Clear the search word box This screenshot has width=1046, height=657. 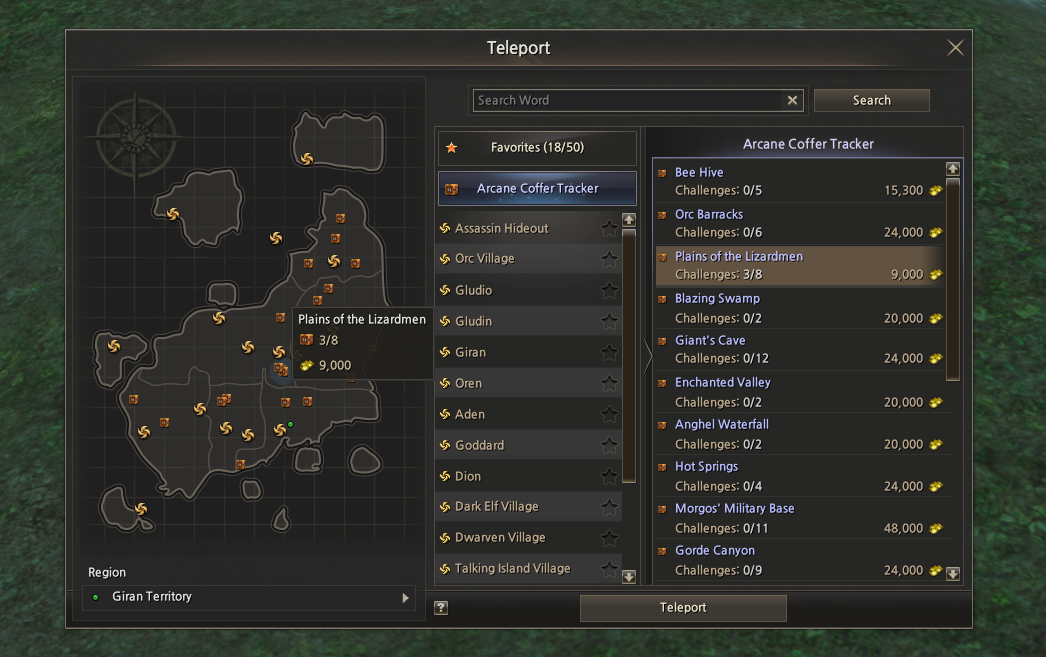point(793,100)
